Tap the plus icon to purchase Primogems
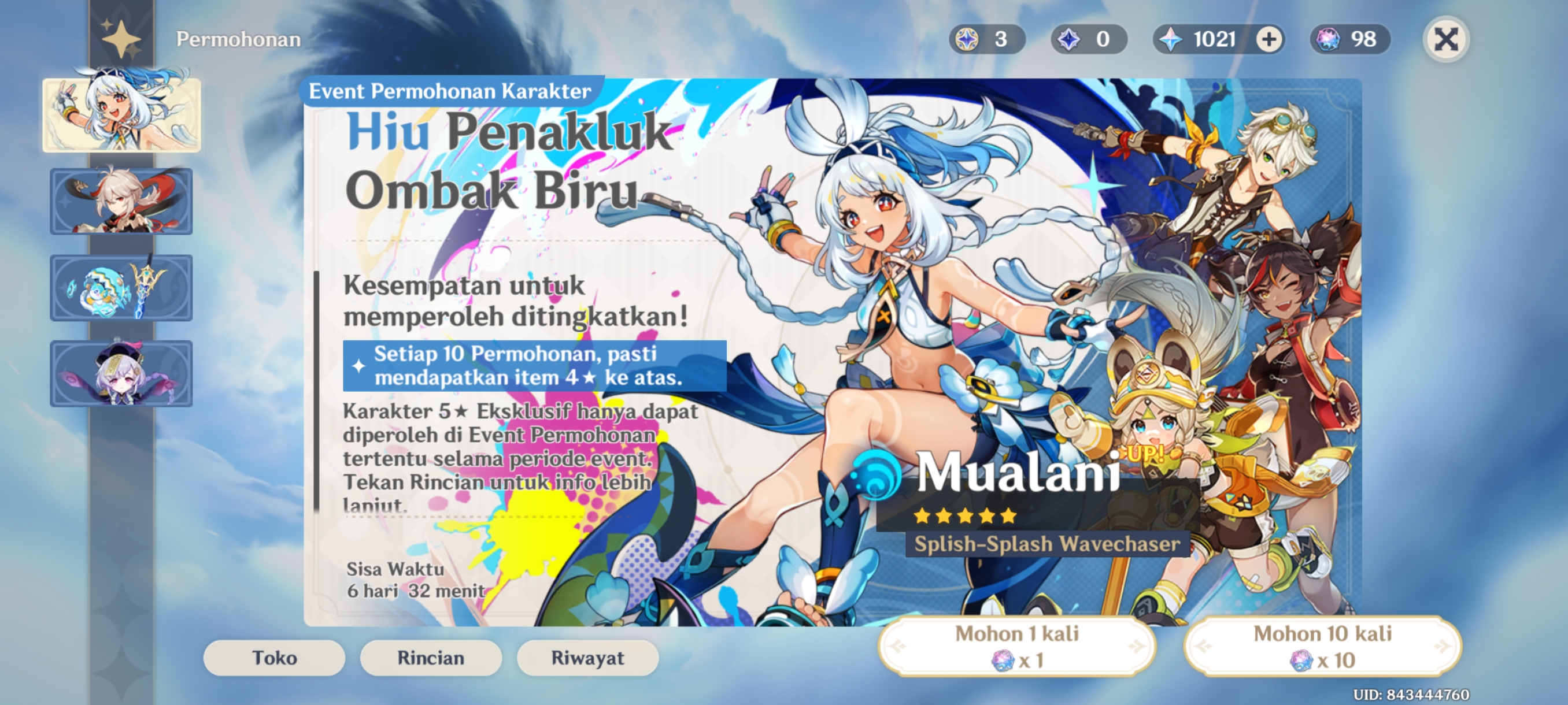The width and height of the screenshot is (1568, 705). [1268, 39]
